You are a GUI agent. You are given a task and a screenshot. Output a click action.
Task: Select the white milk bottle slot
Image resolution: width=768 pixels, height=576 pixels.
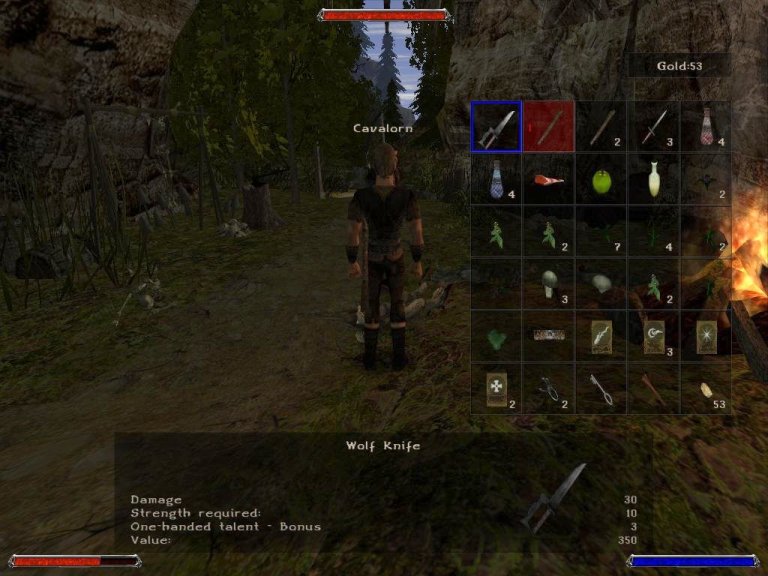tap(653, 178)
